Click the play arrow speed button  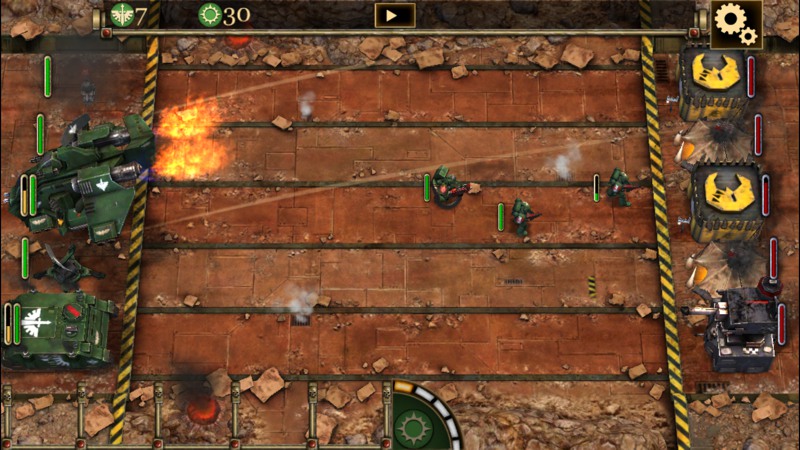394,15
